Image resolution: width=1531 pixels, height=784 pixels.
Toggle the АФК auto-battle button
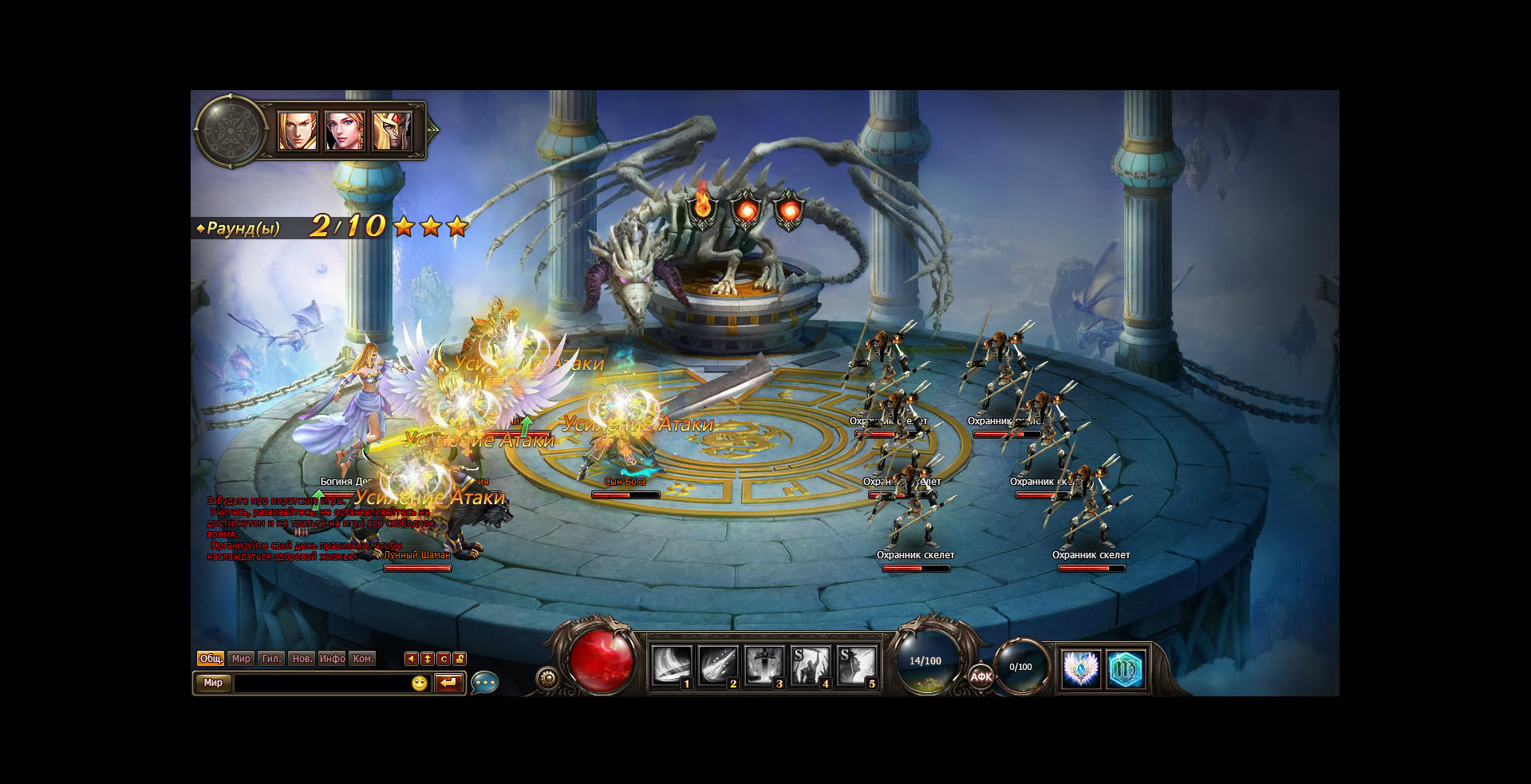coord(981,676)
